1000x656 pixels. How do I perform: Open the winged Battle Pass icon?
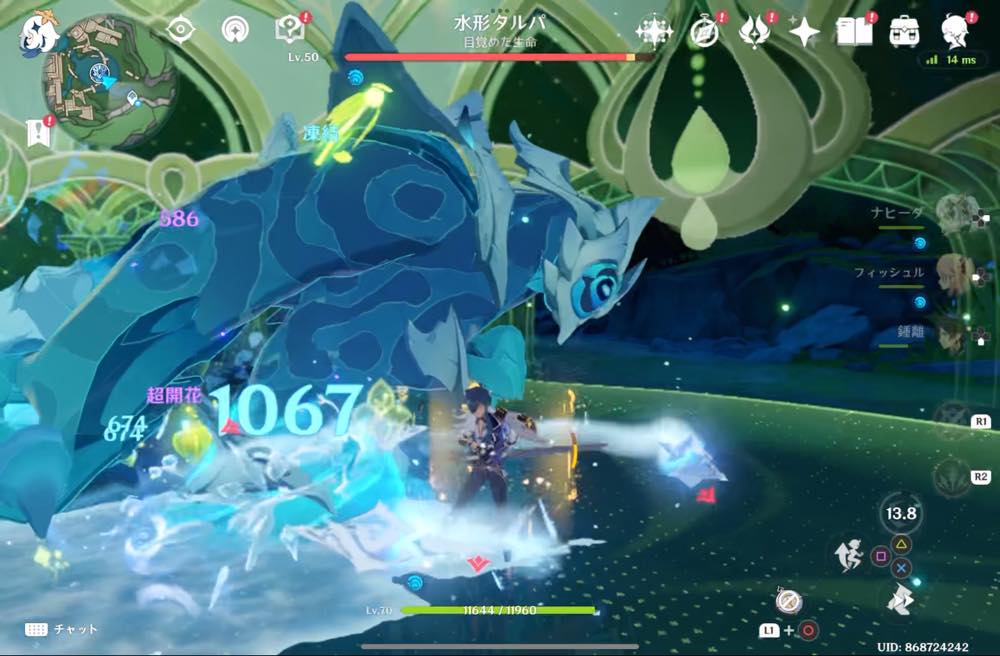click(754, 32)
